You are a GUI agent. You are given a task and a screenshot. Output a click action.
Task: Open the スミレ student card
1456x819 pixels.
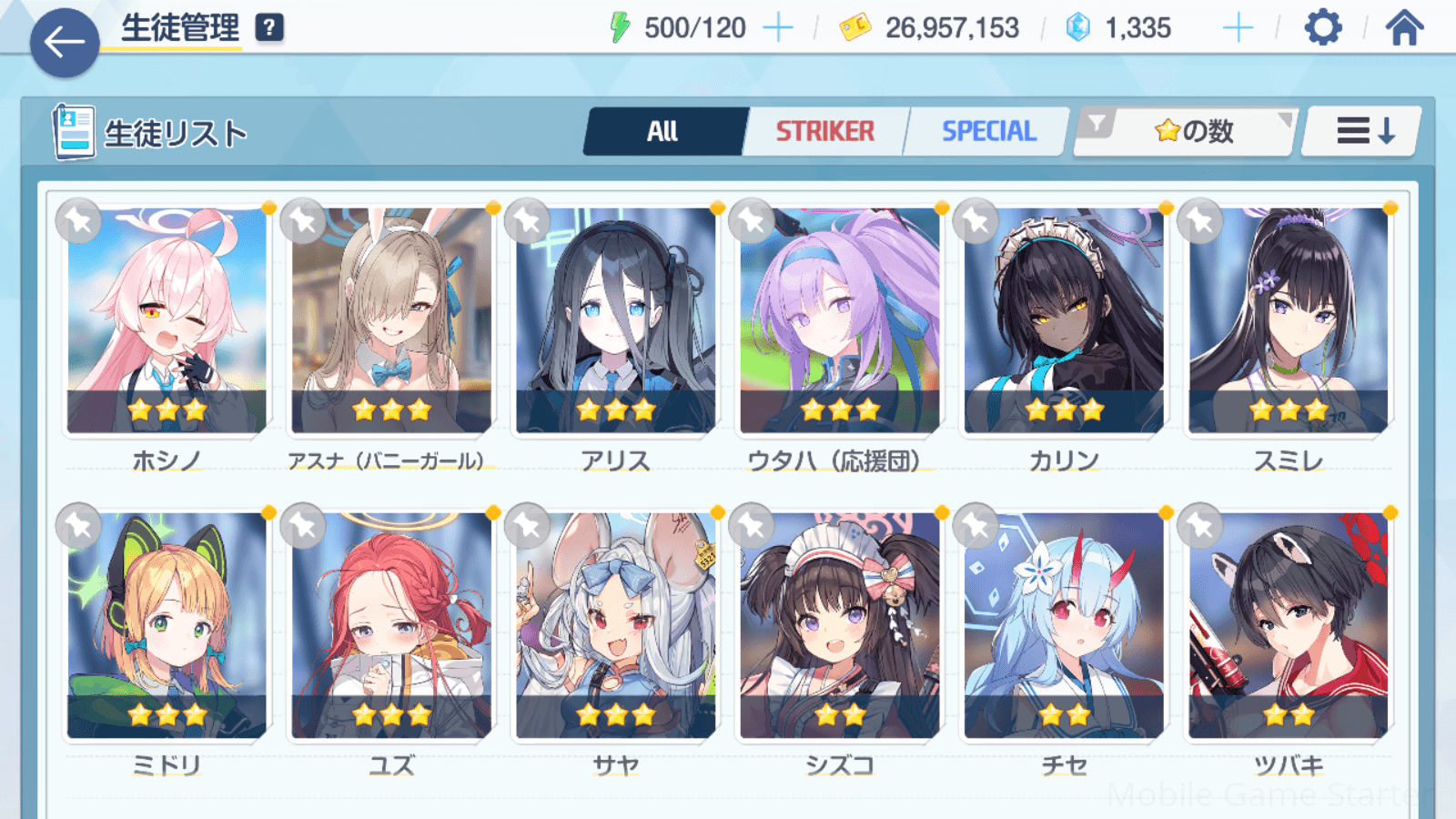[1288, 320]
